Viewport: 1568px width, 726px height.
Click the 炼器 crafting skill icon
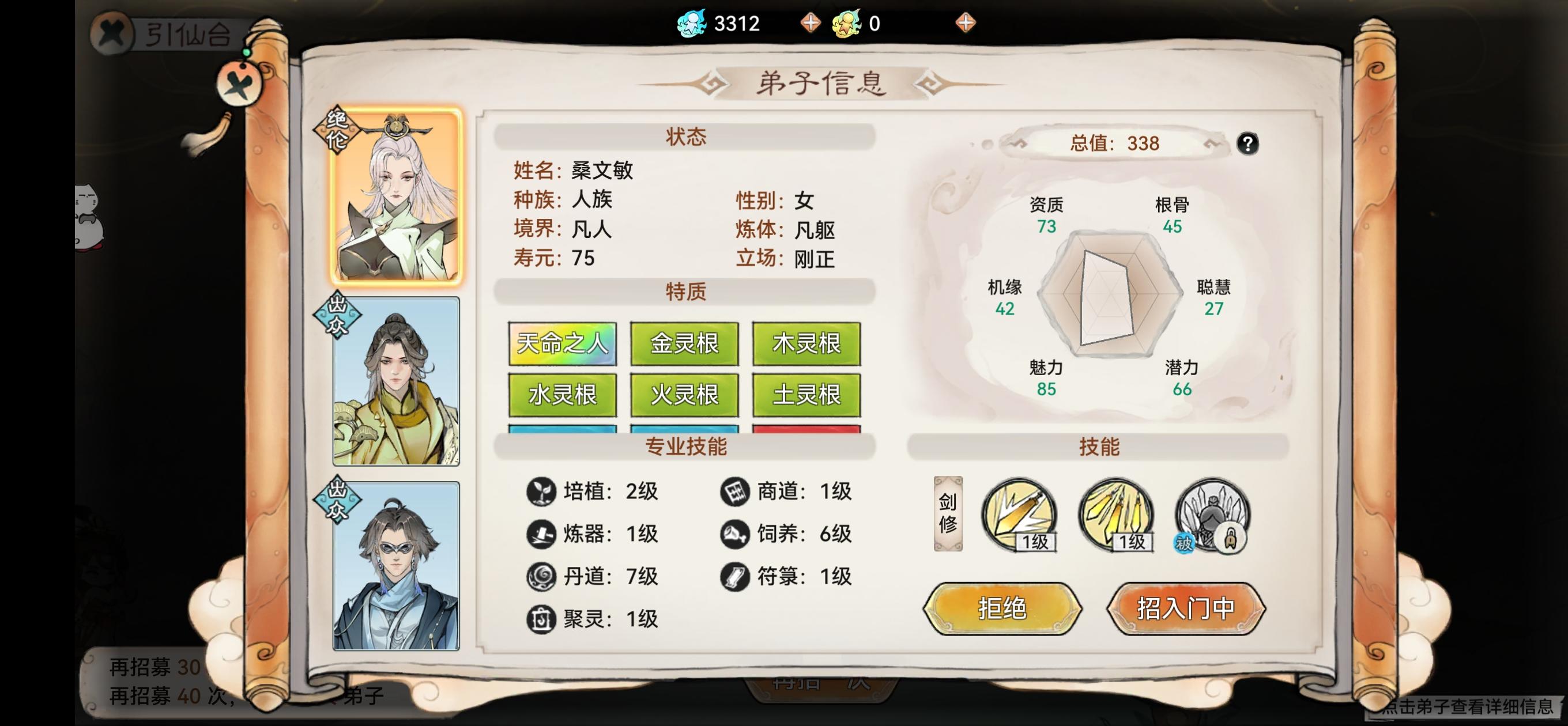coord(541,534)
